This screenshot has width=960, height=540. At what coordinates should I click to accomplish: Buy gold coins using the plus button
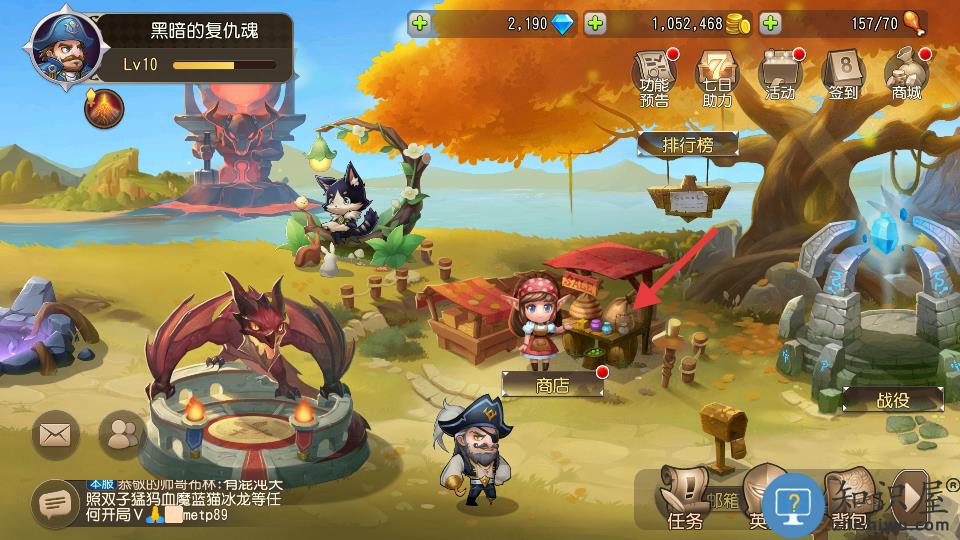(595, 23)
